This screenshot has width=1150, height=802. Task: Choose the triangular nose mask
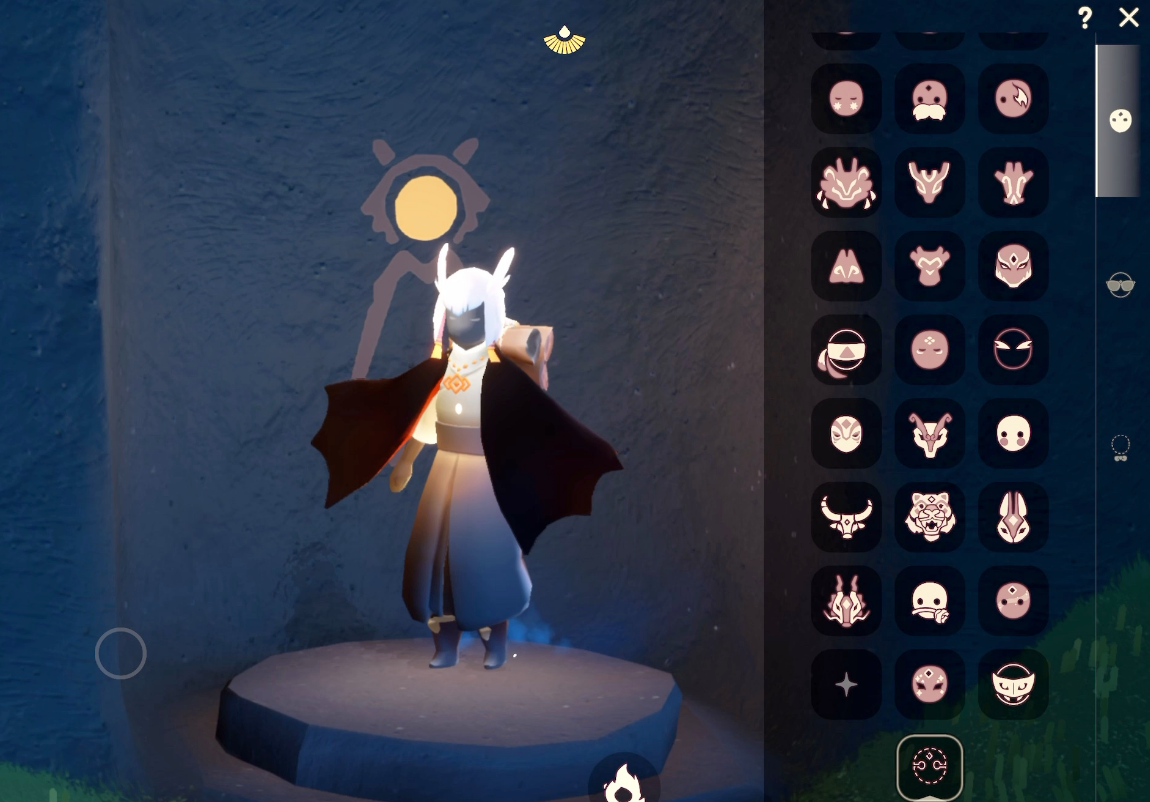click(846, 266)
